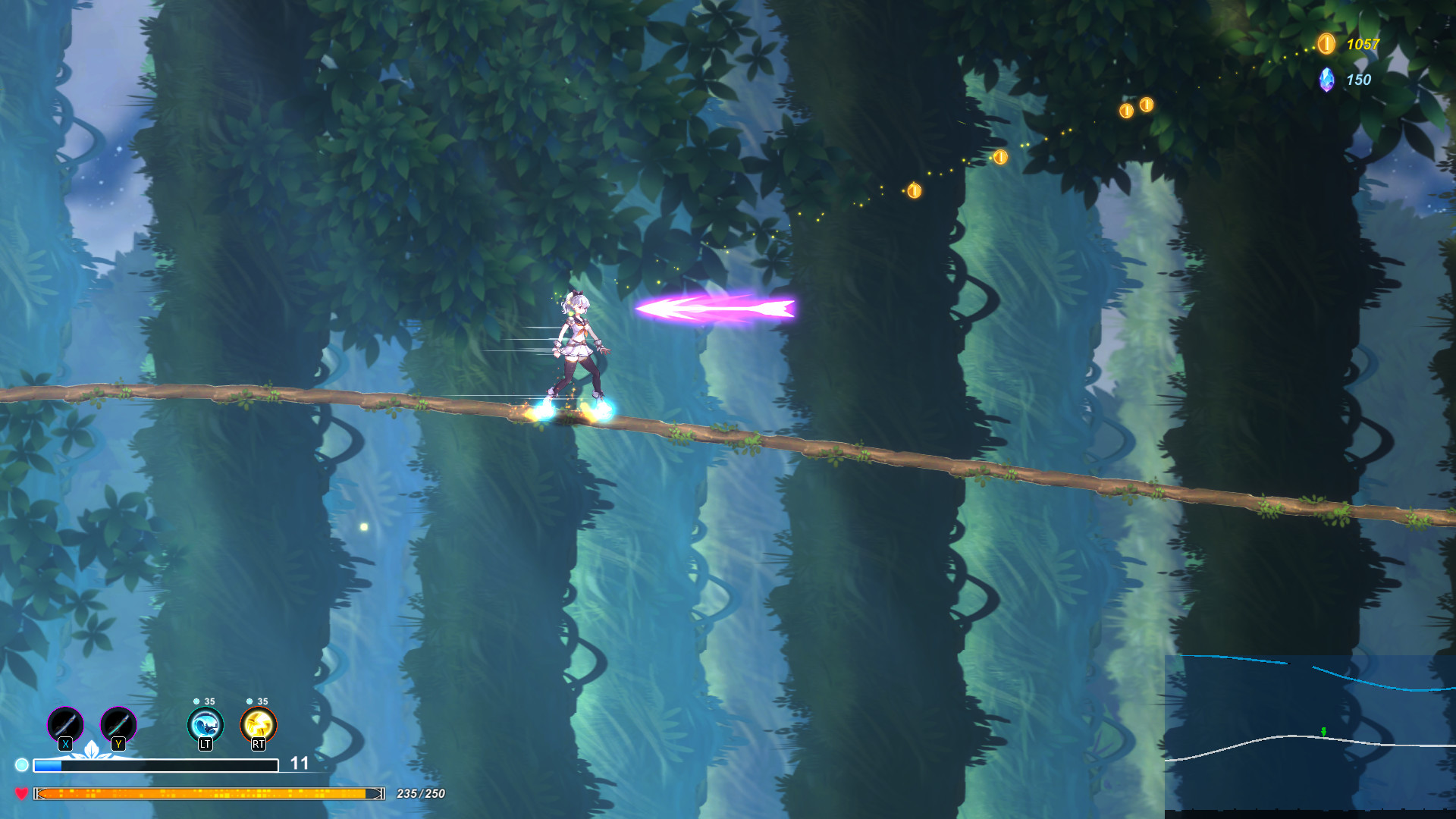Click the 235/250 health value text
This screenshot has width=1456, height=819.
[419, 793]
